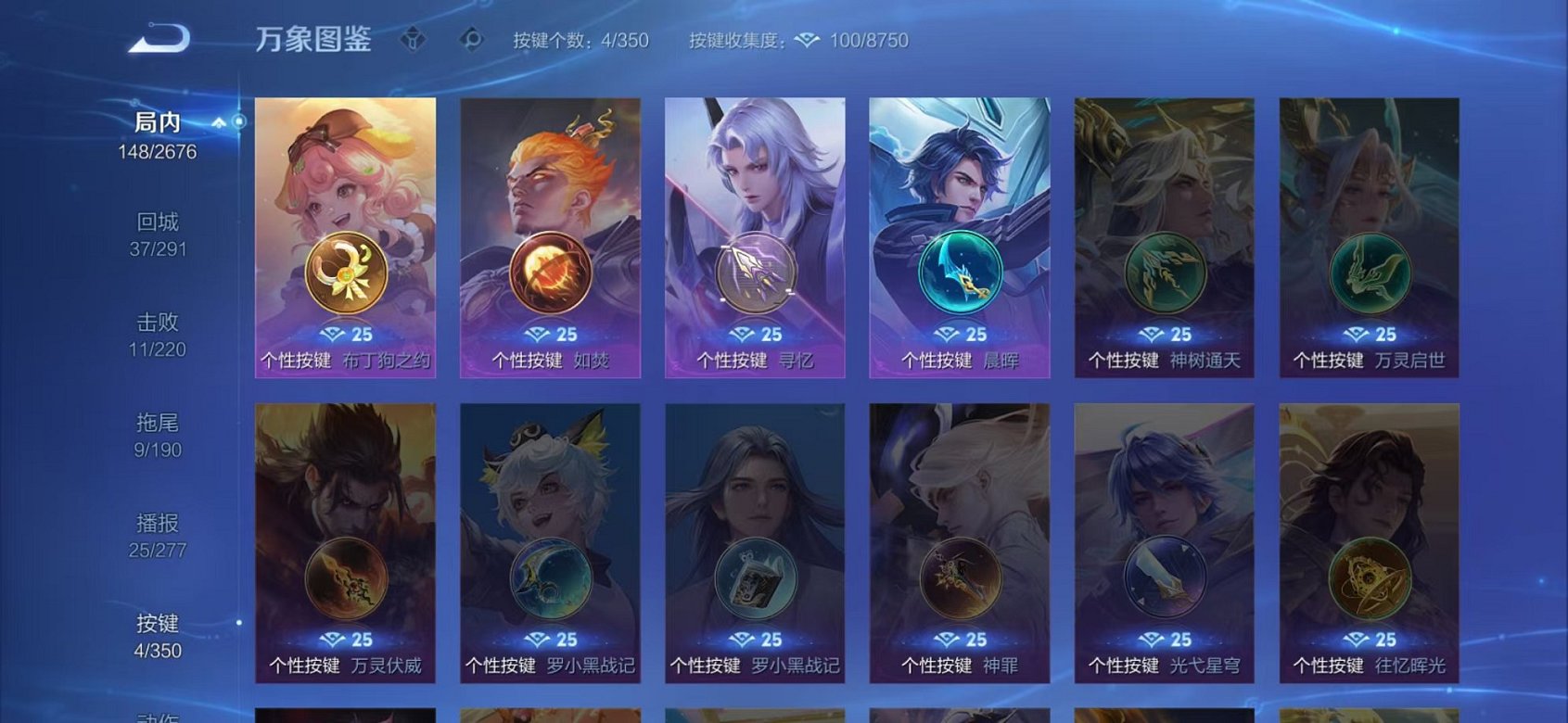Open the search icon beside the title

click(x=469, y=40)
